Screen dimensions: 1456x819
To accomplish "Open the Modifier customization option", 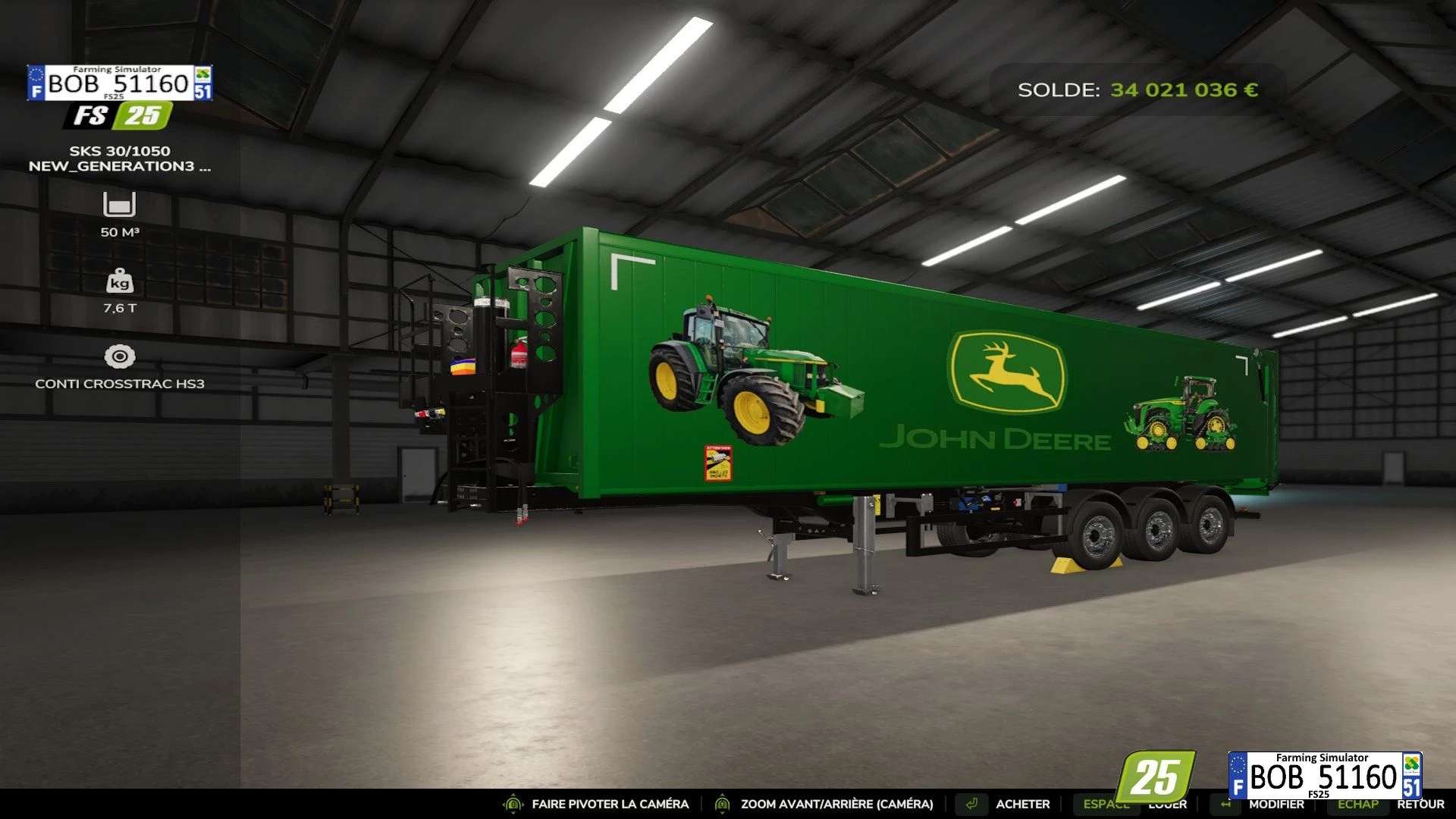I will pyautogui.click(x=1276, y=805).
